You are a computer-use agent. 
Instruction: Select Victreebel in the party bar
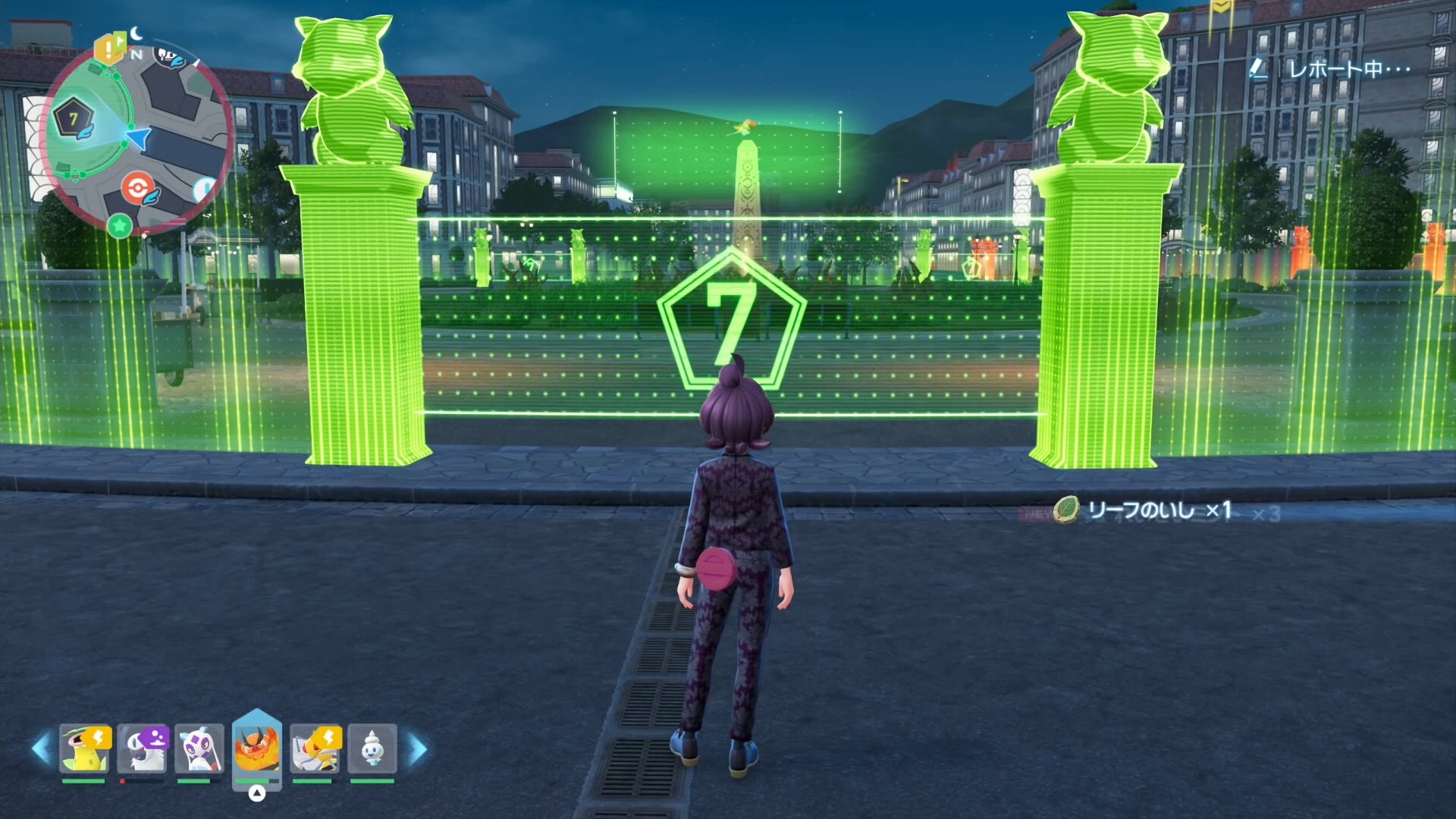pyautogui.click(x=84, y=748)
